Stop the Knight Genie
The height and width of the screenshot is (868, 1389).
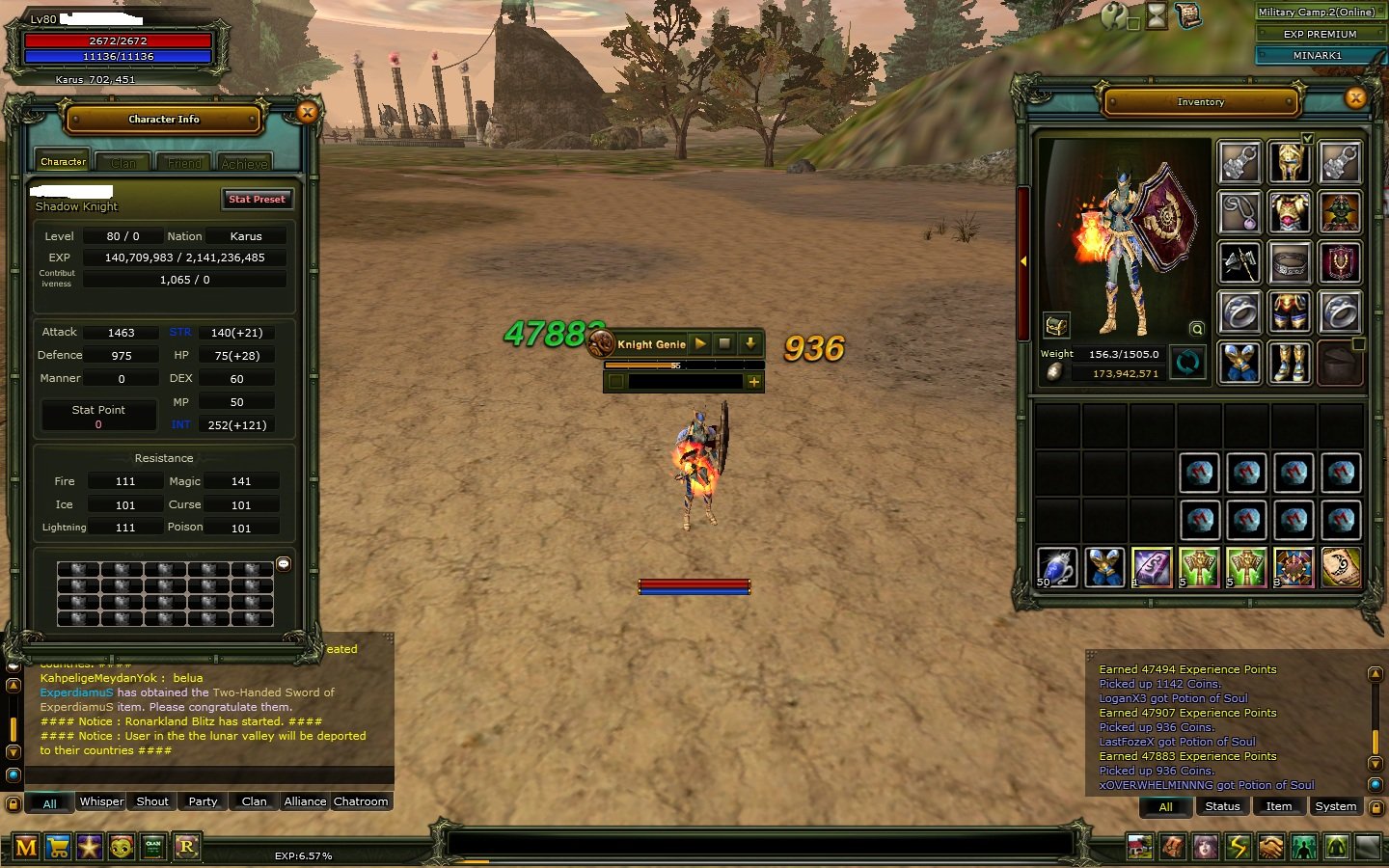coord(724,343)
